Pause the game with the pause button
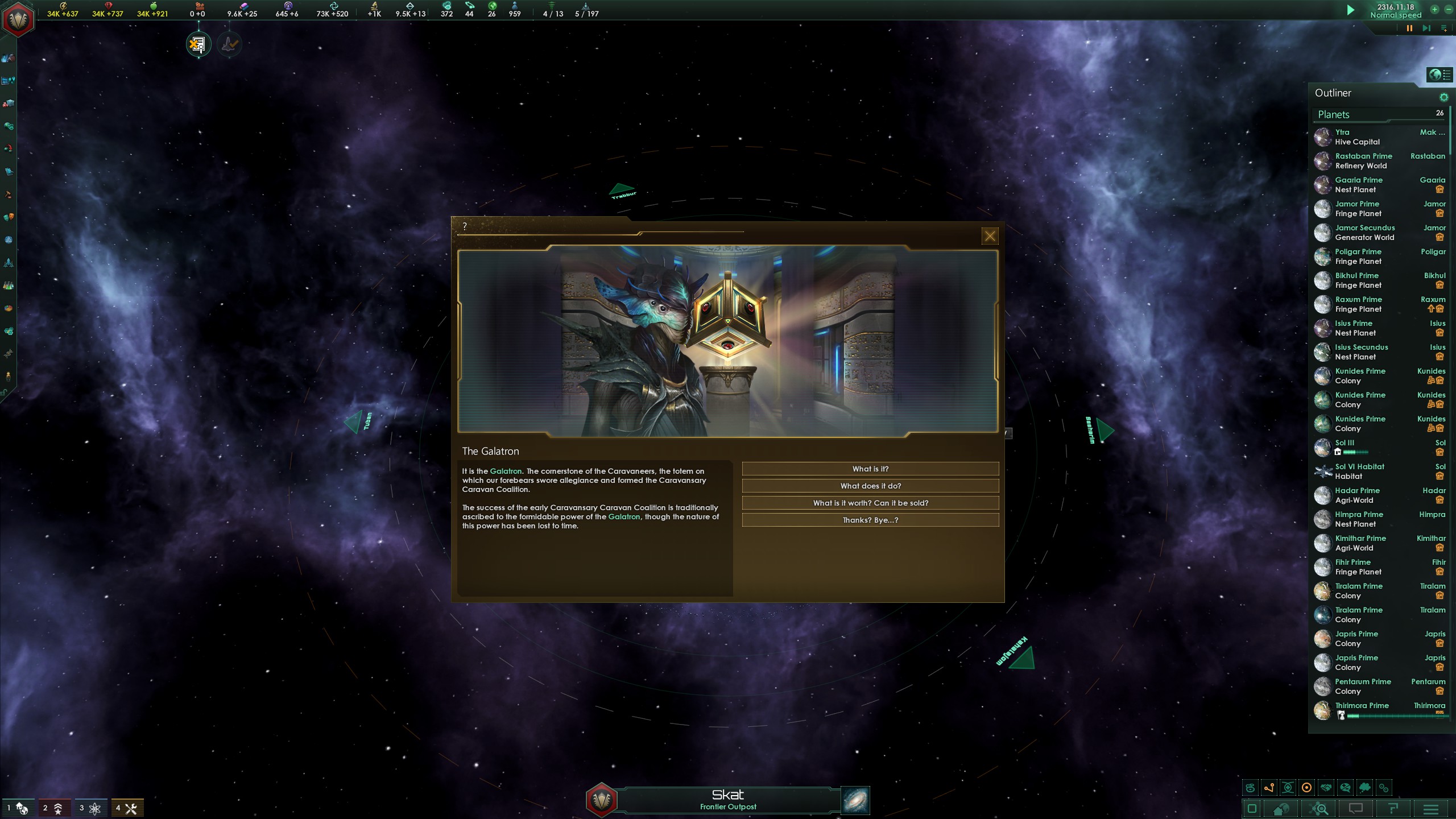The image size is (1456, 819). [1409, 28]
